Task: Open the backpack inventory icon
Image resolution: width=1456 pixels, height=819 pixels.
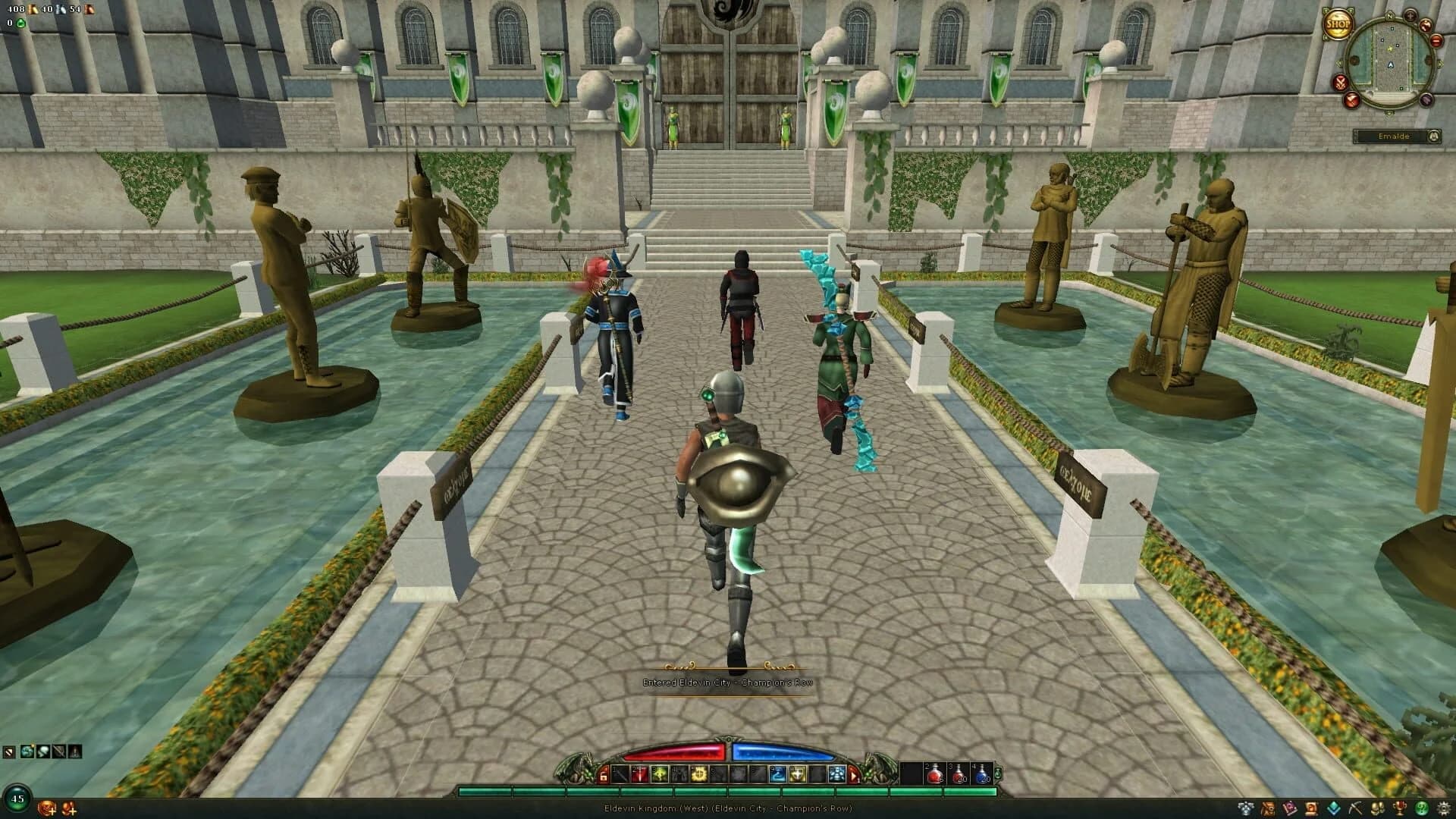Action: [1268, 808]
